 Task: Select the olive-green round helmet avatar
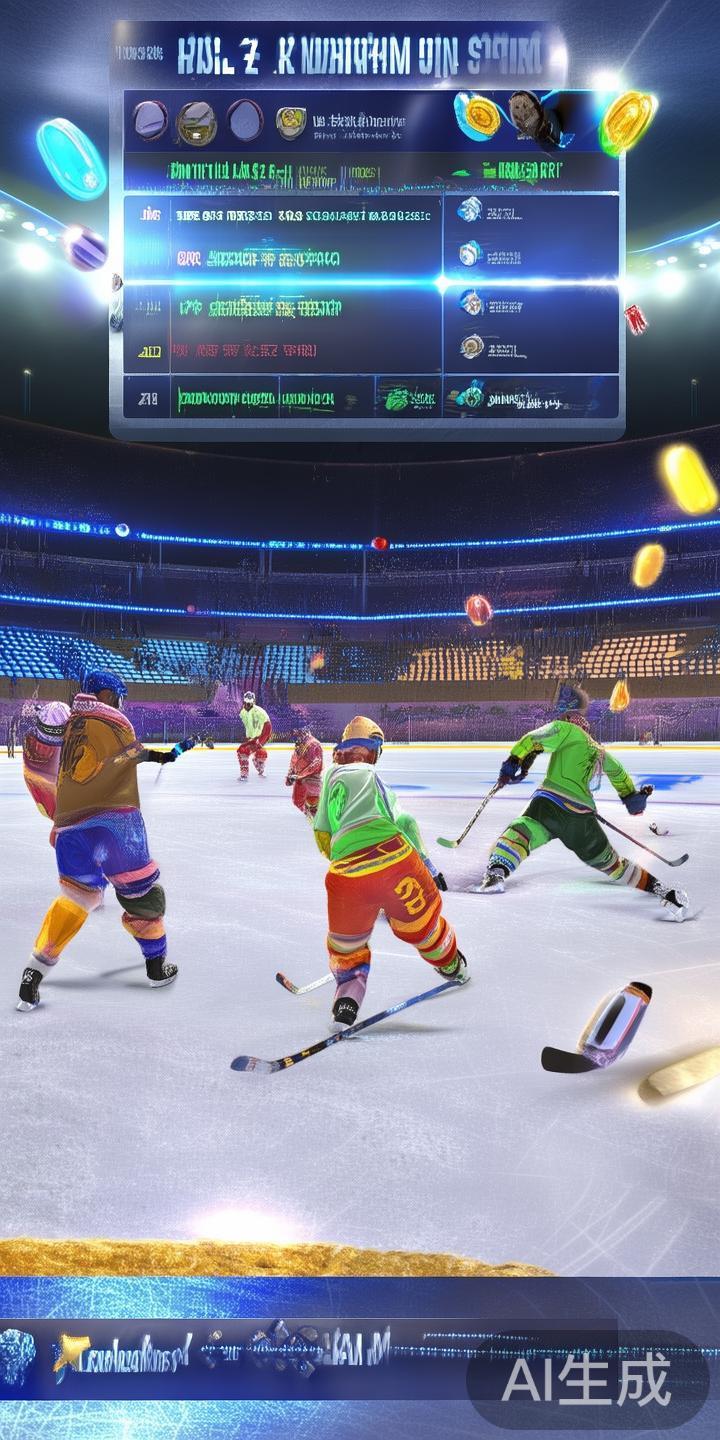click(x=196, y=123)
